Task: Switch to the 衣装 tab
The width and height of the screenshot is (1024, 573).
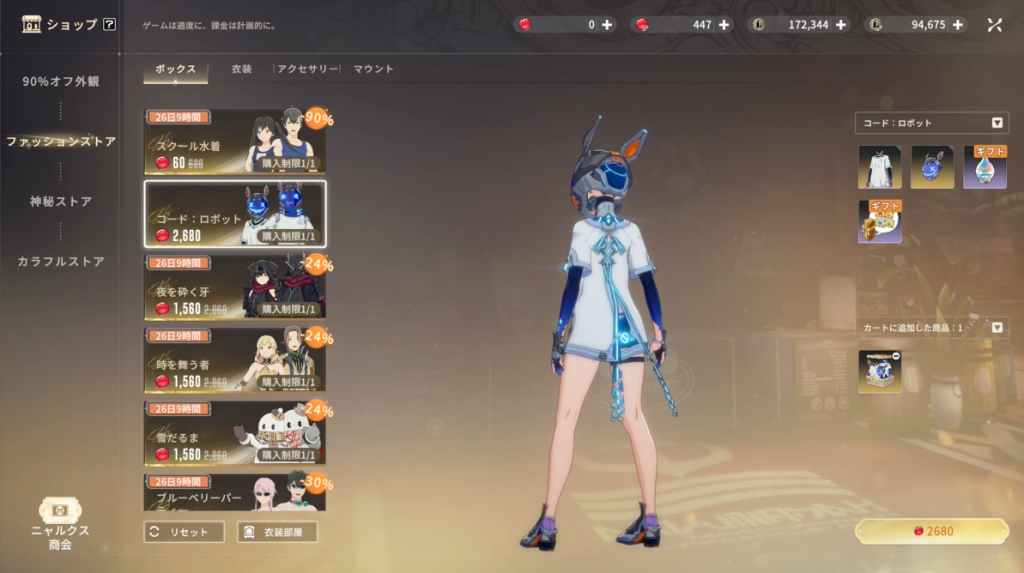Action: point(241,69)
